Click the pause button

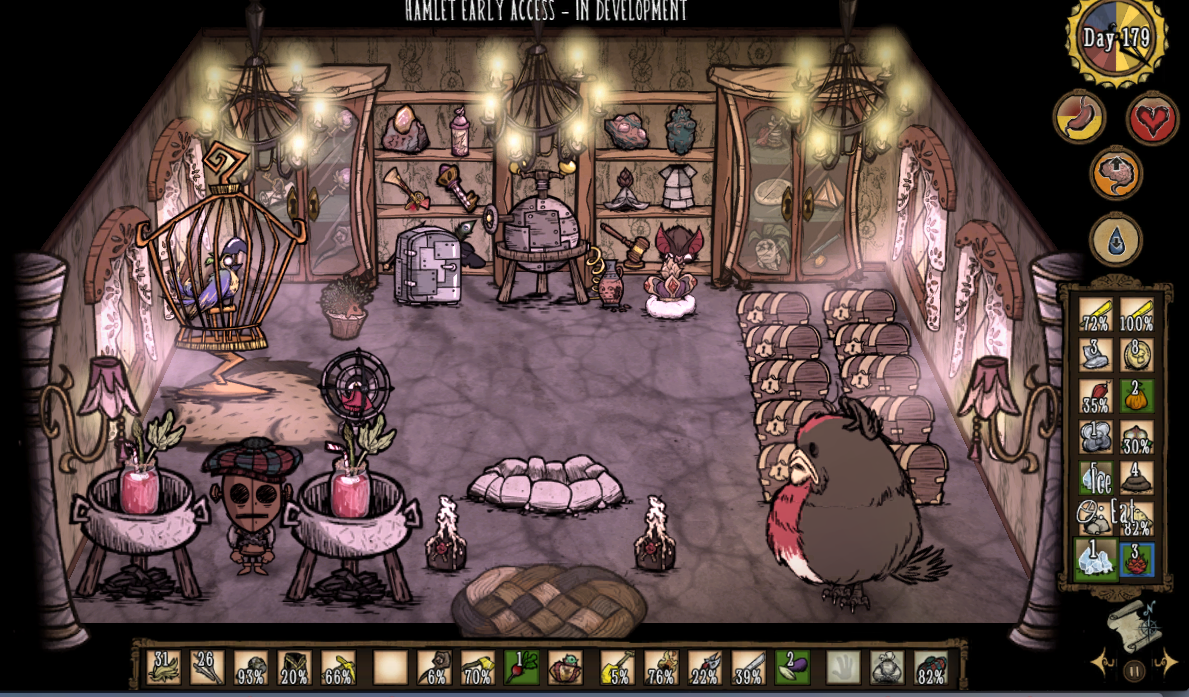pos(1134,670)
